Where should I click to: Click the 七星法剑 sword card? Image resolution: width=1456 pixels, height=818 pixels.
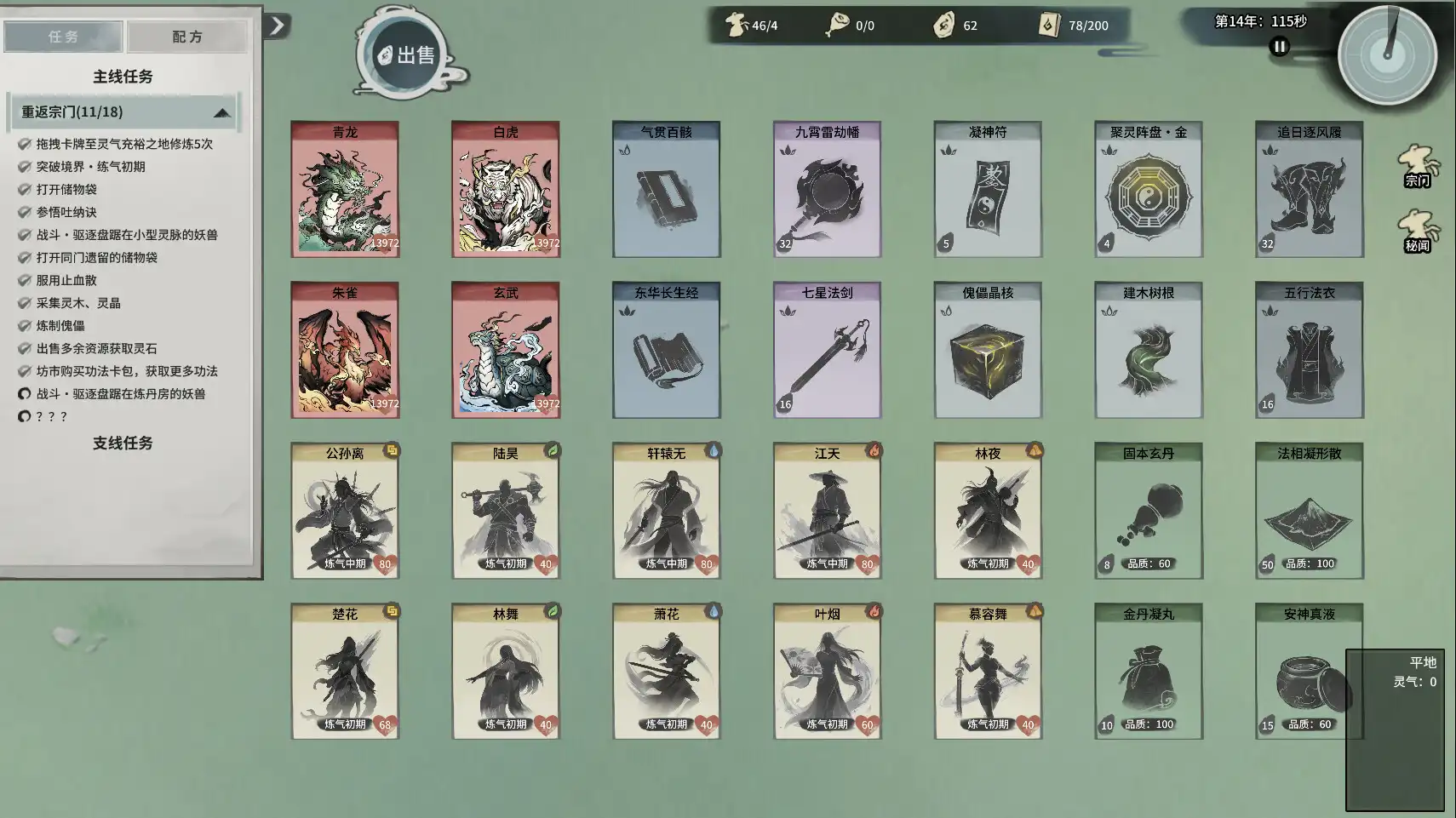point(827,350)
